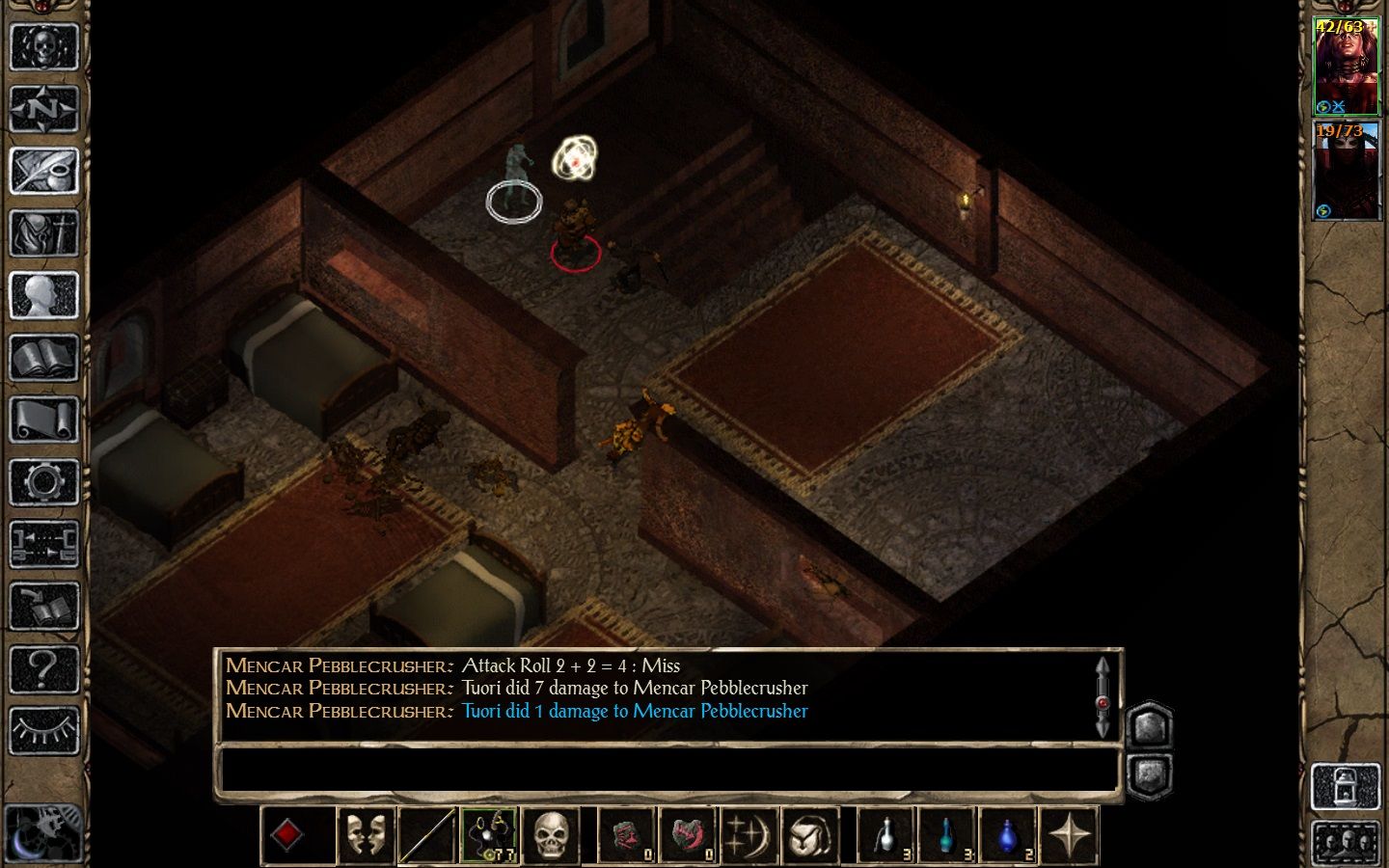Open the mage spellbook with the open book icon
This screenshot has width=1389, height=868.
pyautogui.click(x=43, y=358)
